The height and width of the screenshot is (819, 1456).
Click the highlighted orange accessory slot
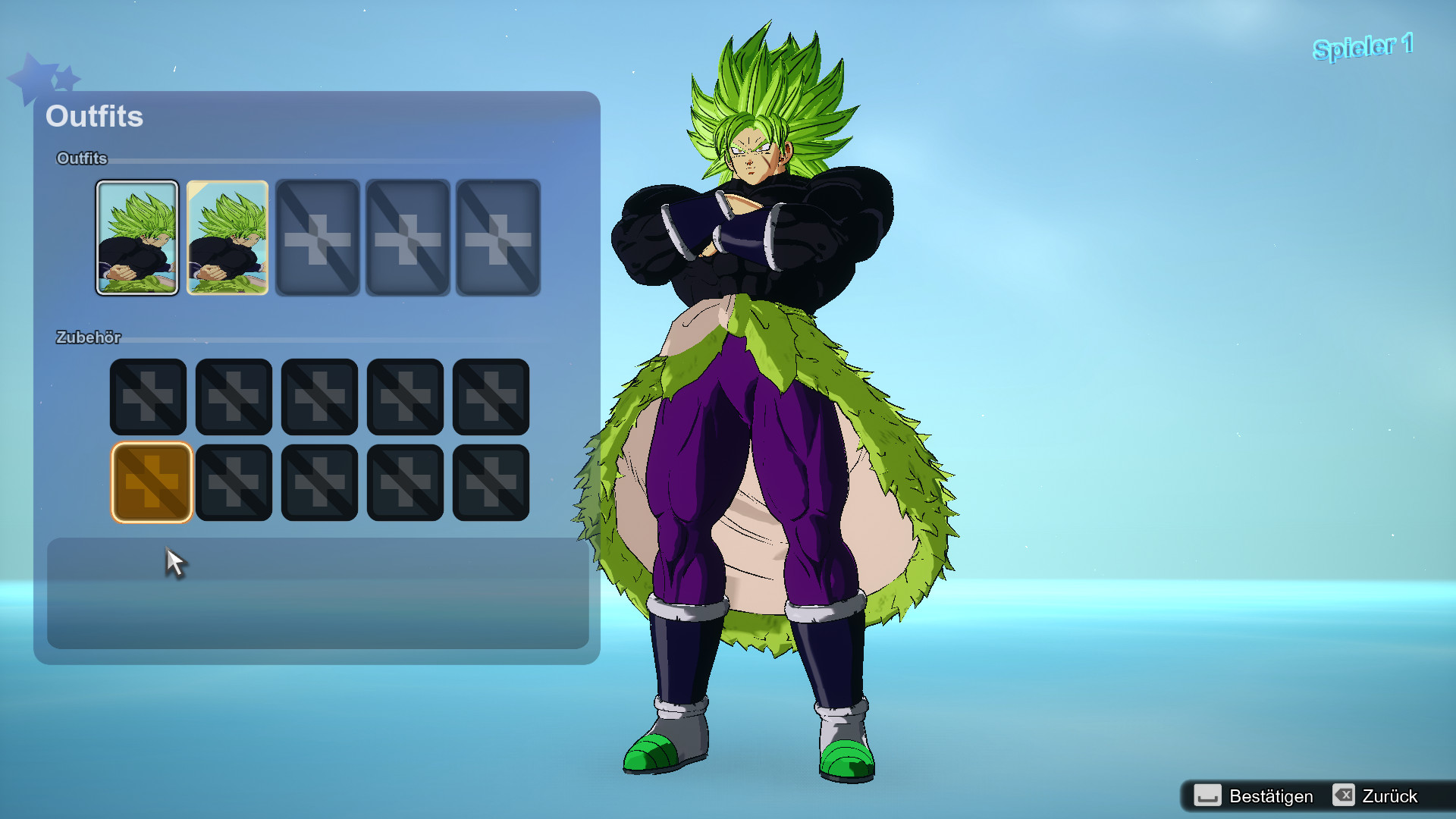(x=151, y=482)
